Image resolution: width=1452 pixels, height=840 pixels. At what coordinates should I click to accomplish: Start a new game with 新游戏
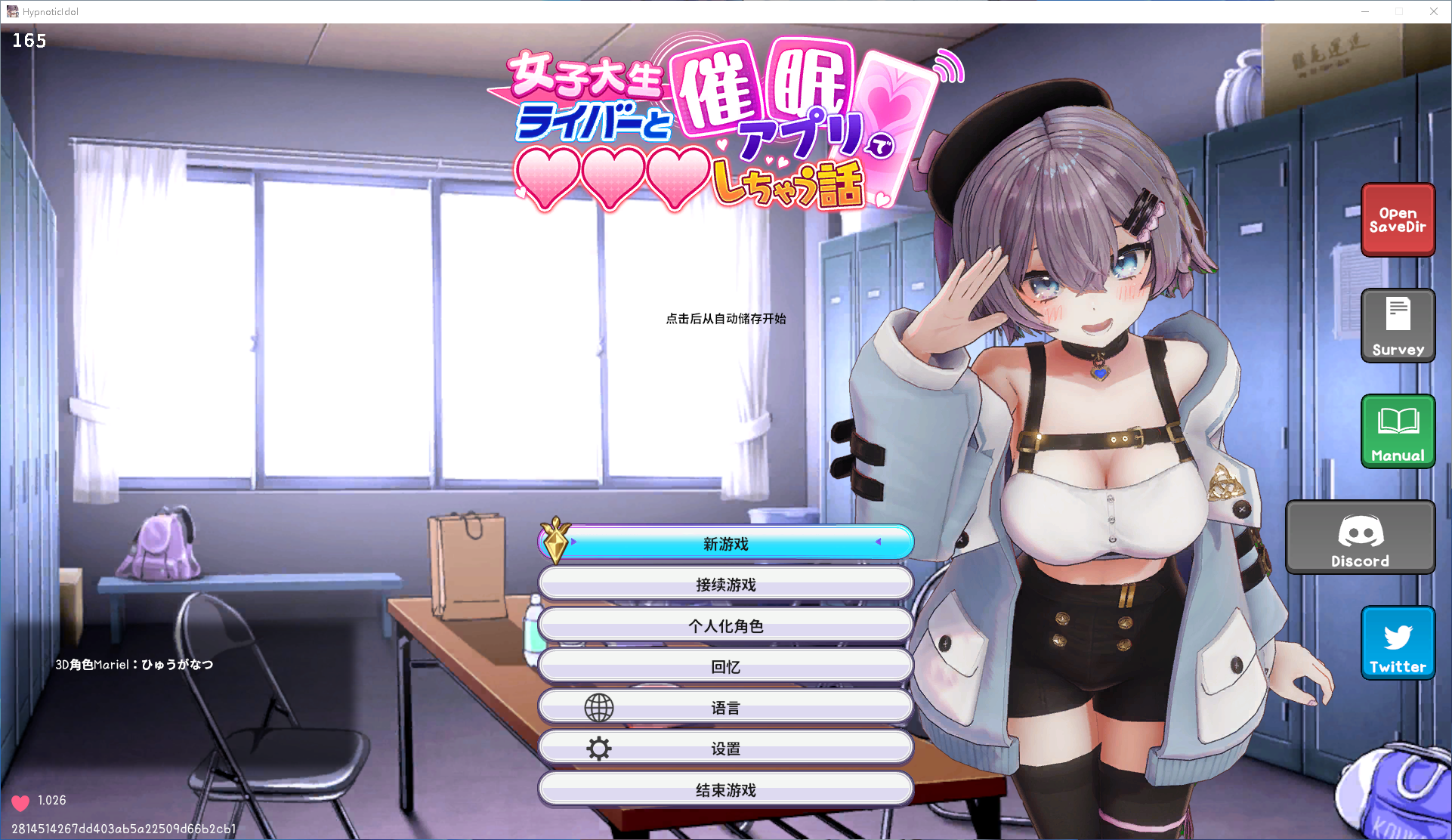coord(725,544)
